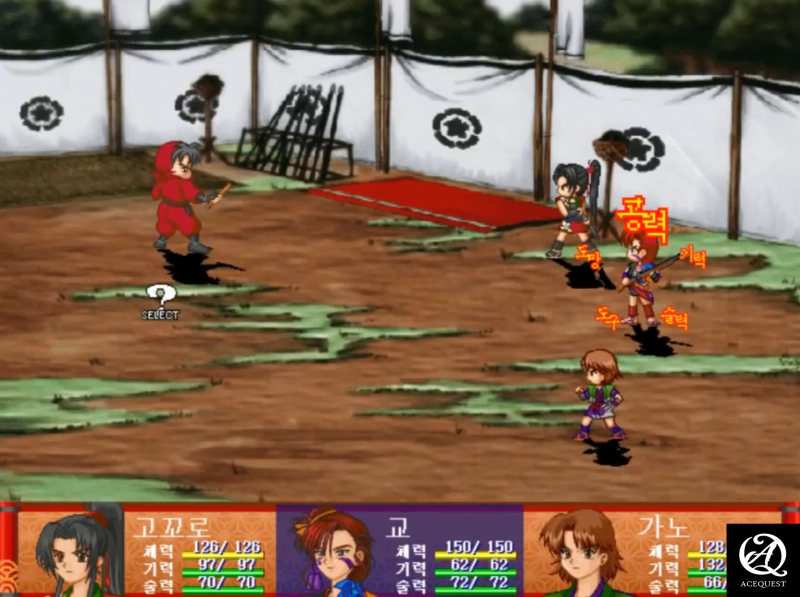Image resolution: width=800 pixels, height=597 pixels.
Task: Choose the highlighted 공력 attack command
Action: tap(642, 212)
